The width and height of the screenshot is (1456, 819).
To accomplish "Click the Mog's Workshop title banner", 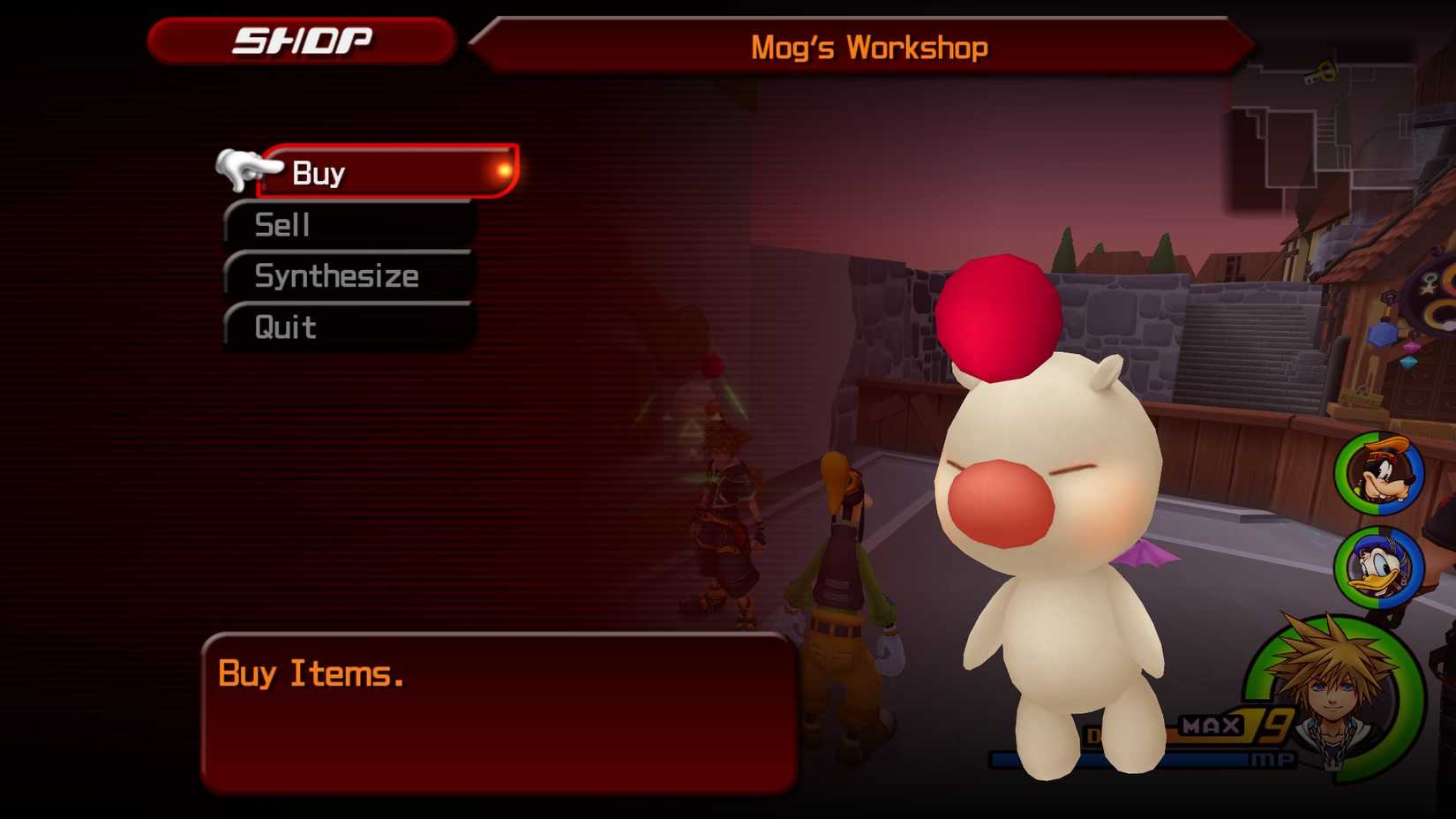I will pyautogui.click(x=869, y=46).
